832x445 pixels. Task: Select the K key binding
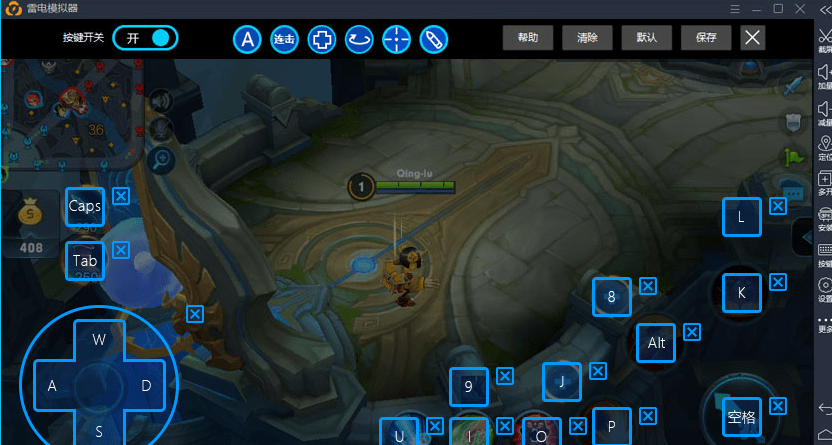[x=741, y=293]
